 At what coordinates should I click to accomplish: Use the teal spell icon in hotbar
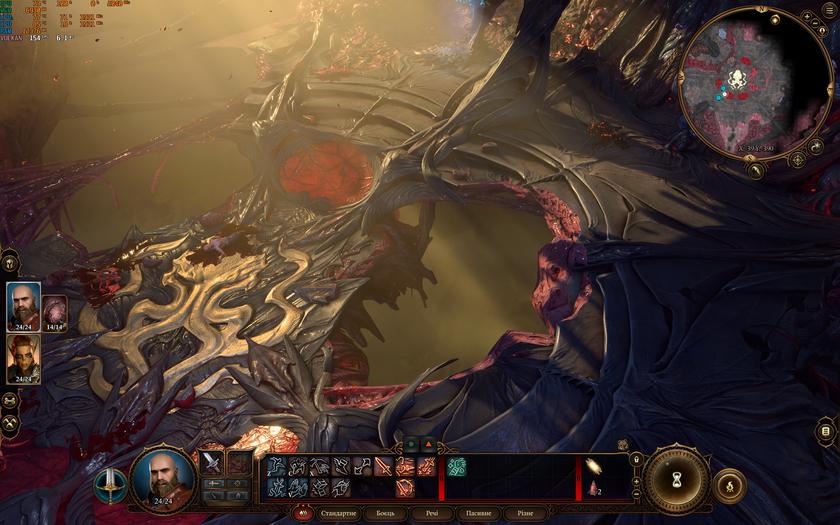pyautogui.click(x=456, y=466)
